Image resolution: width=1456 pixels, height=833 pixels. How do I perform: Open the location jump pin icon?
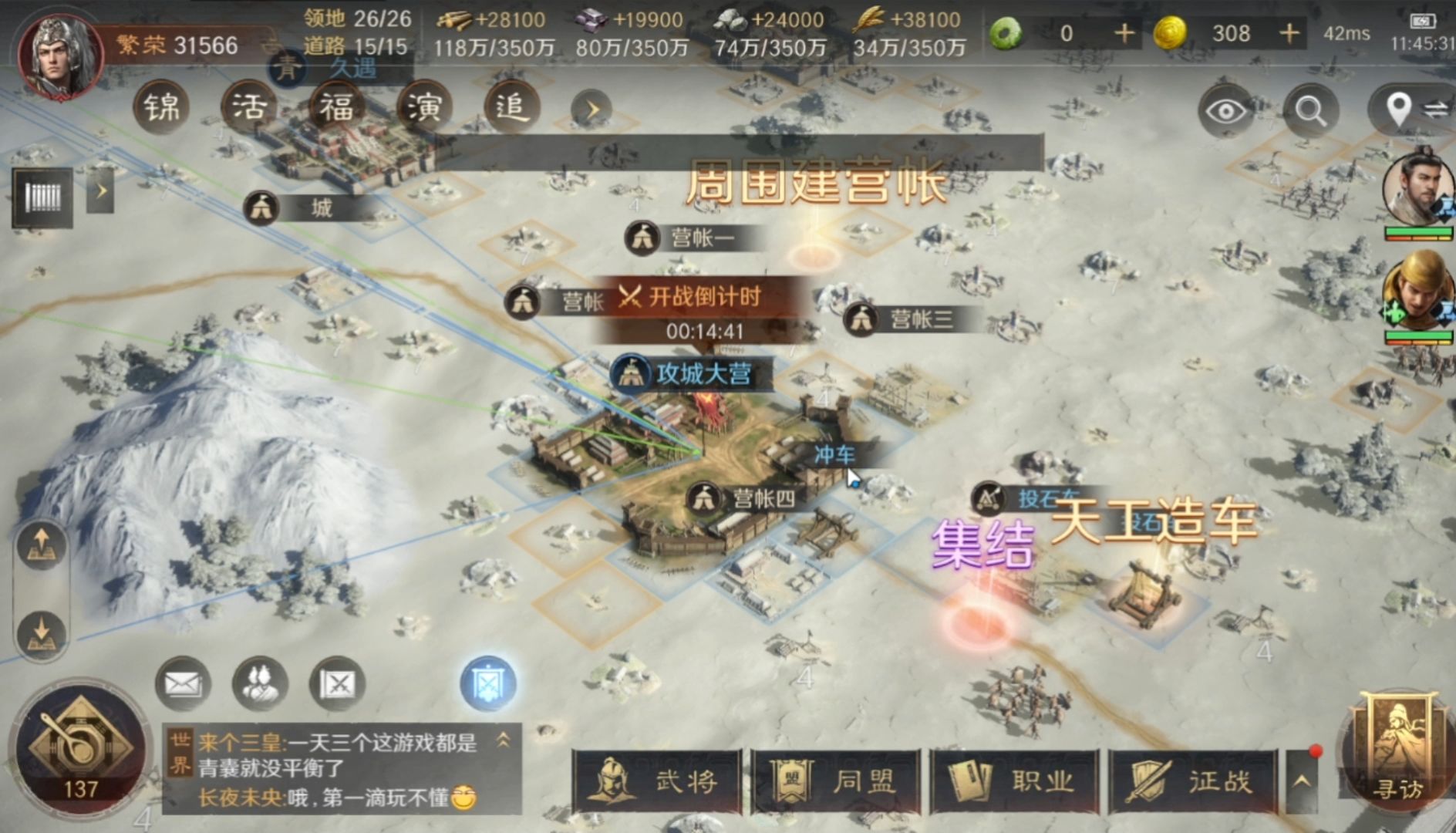pos(1400,104)
